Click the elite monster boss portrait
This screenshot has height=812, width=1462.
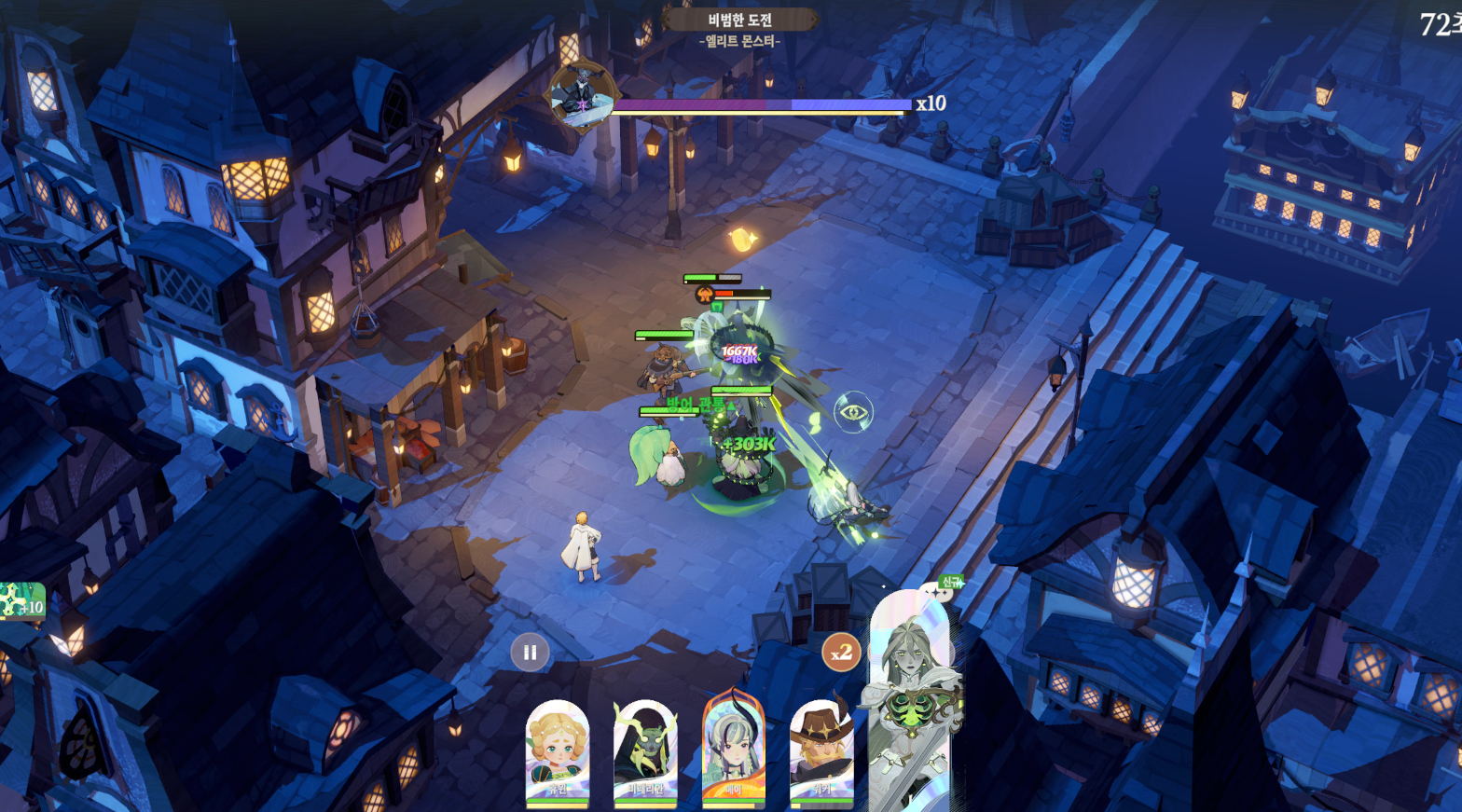(582, 96)
